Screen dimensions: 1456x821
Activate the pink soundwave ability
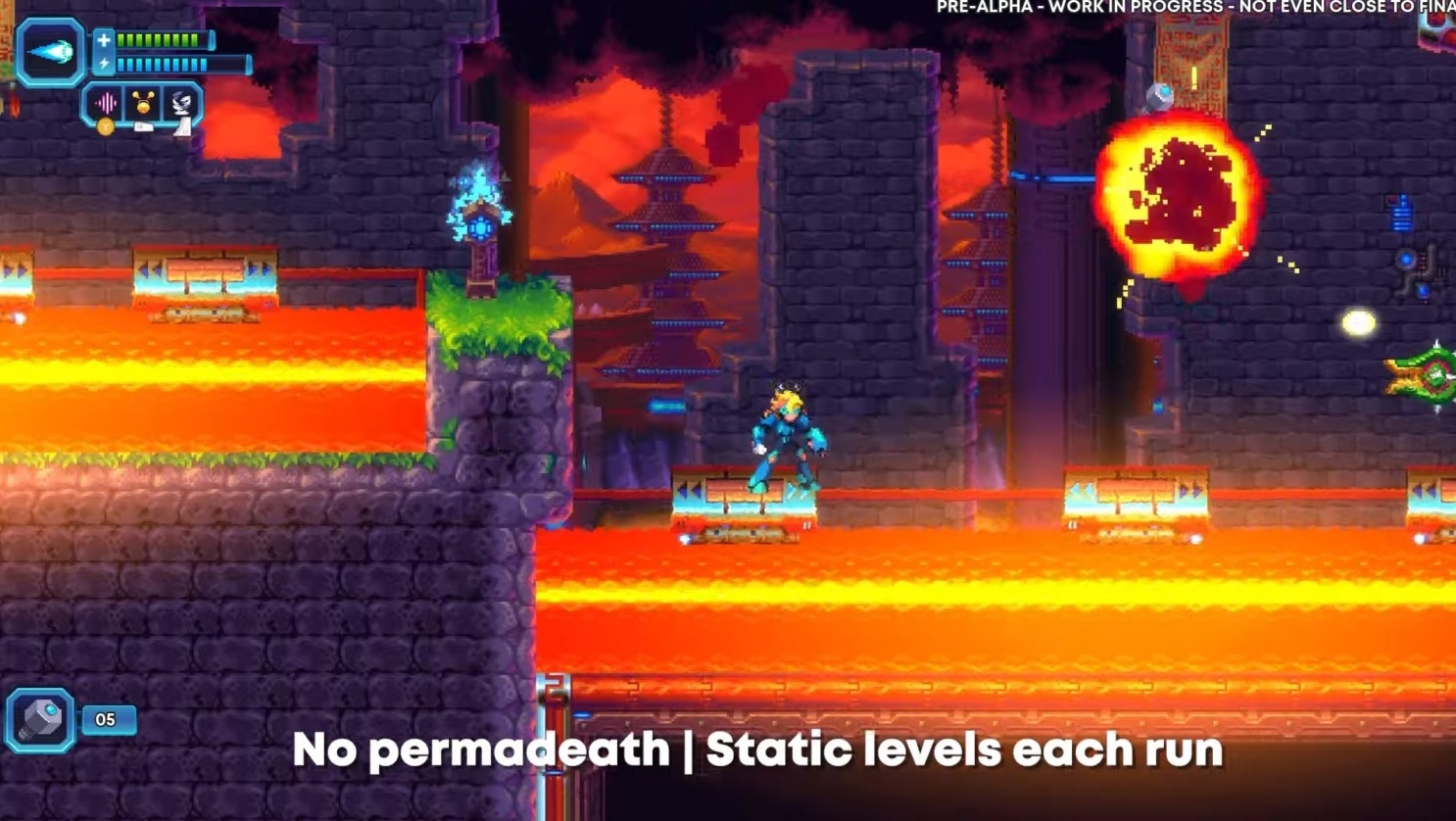106,103
